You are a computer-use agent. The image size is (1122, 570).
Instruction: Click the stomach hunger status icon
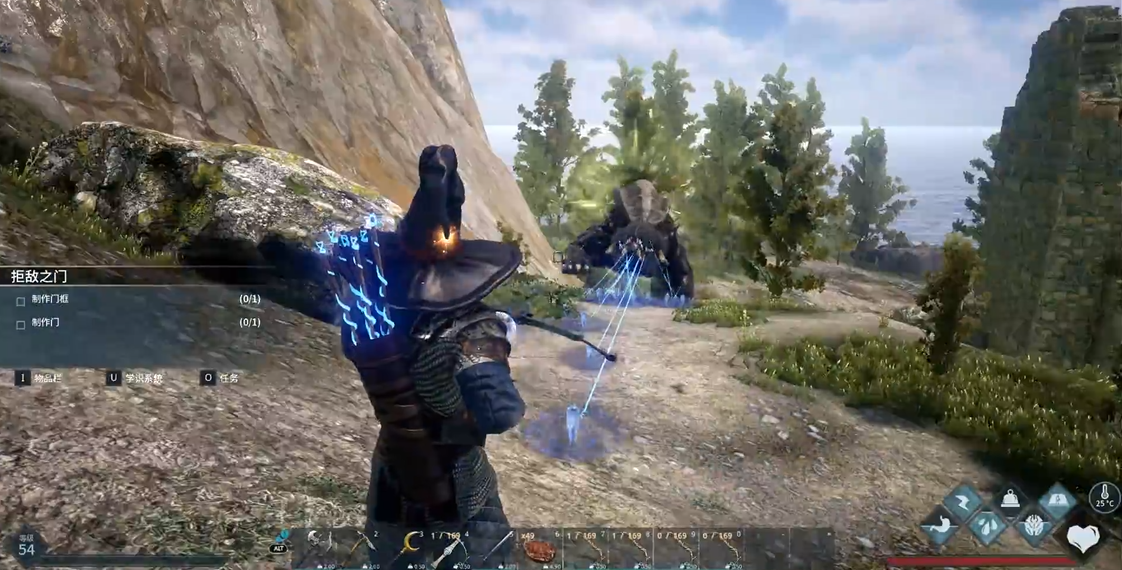(x=941, y=525)
